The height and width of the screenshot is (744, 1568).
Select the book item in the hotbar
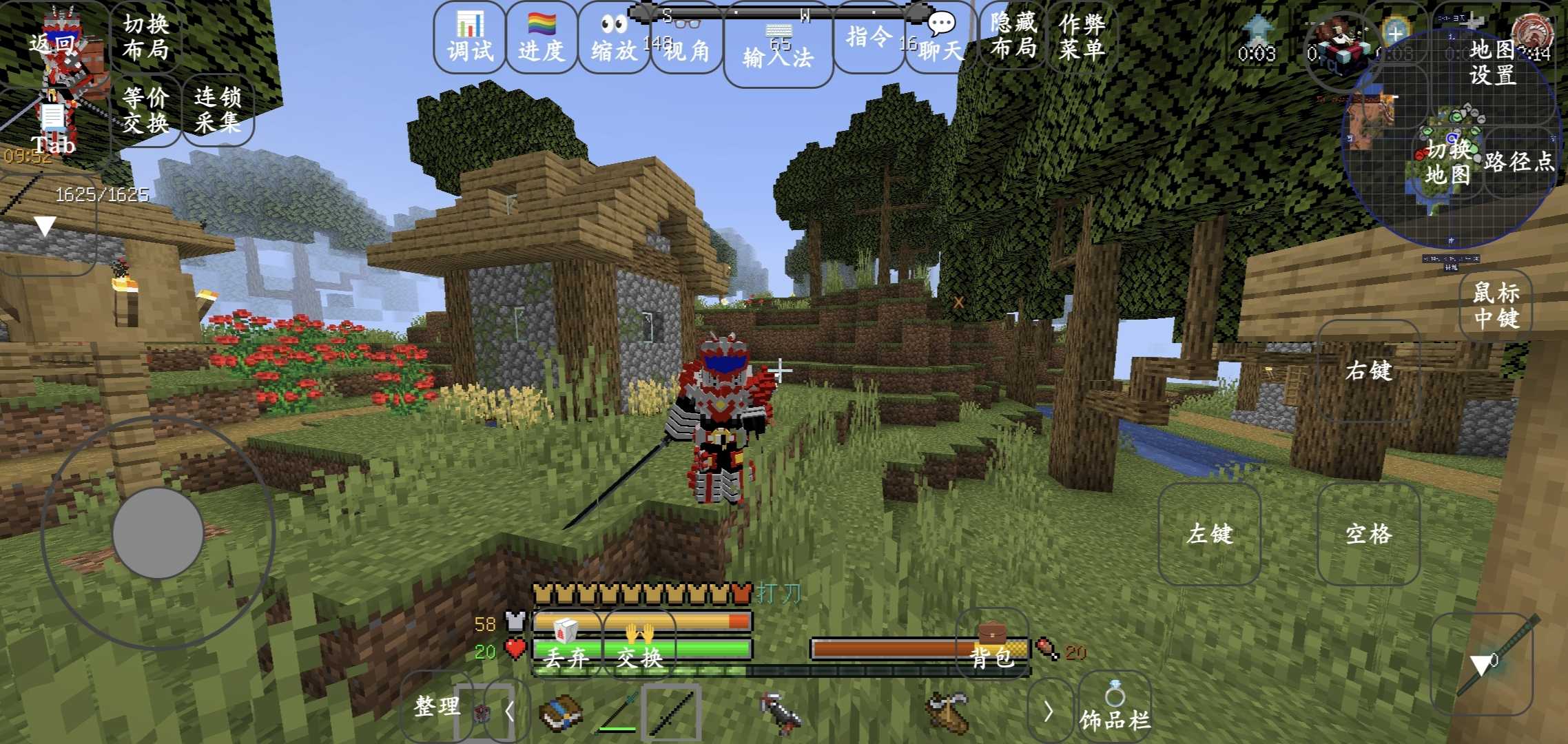(x=561, y=713)
